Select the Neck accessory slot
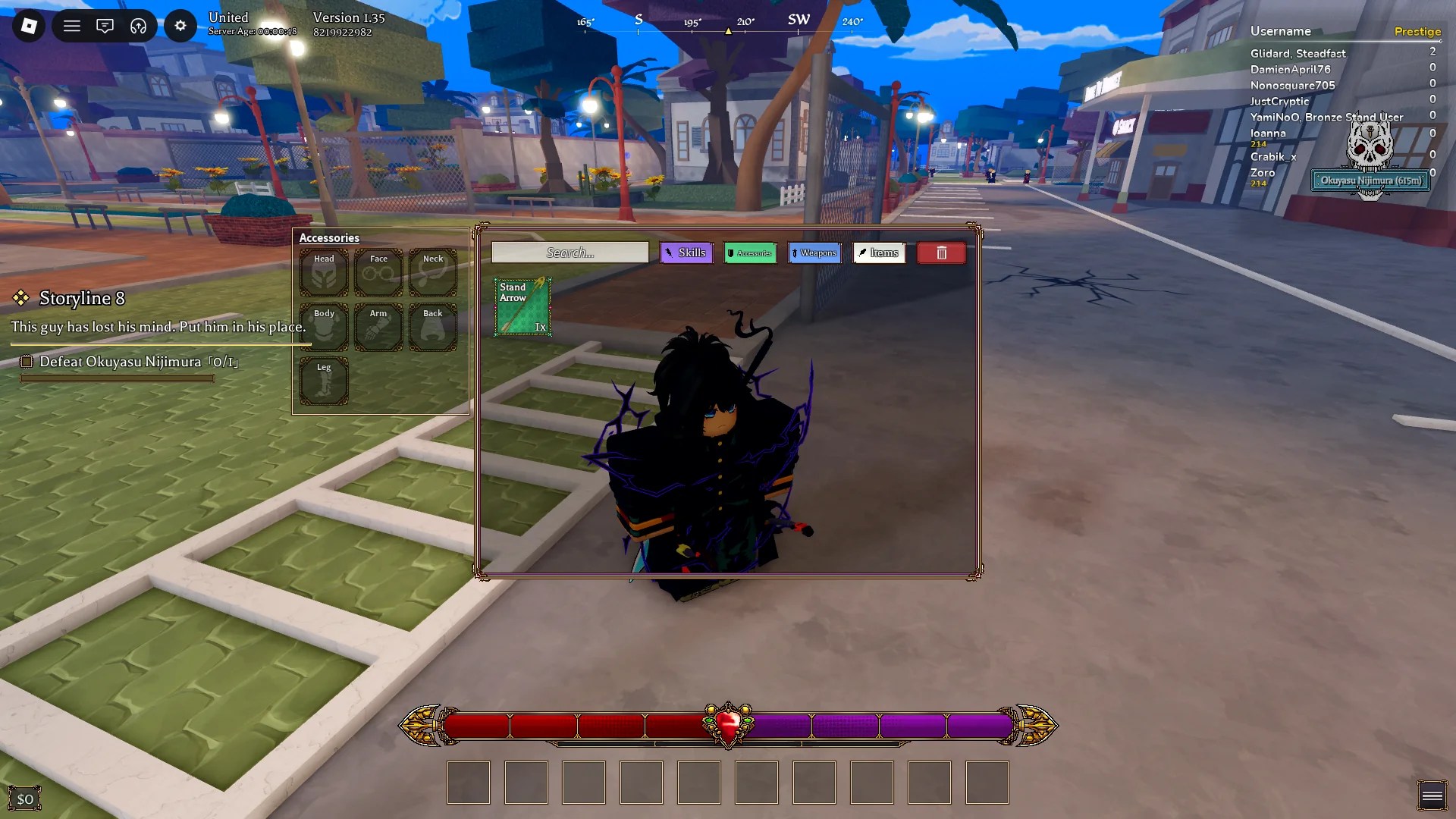 click(x=432, y=272)
